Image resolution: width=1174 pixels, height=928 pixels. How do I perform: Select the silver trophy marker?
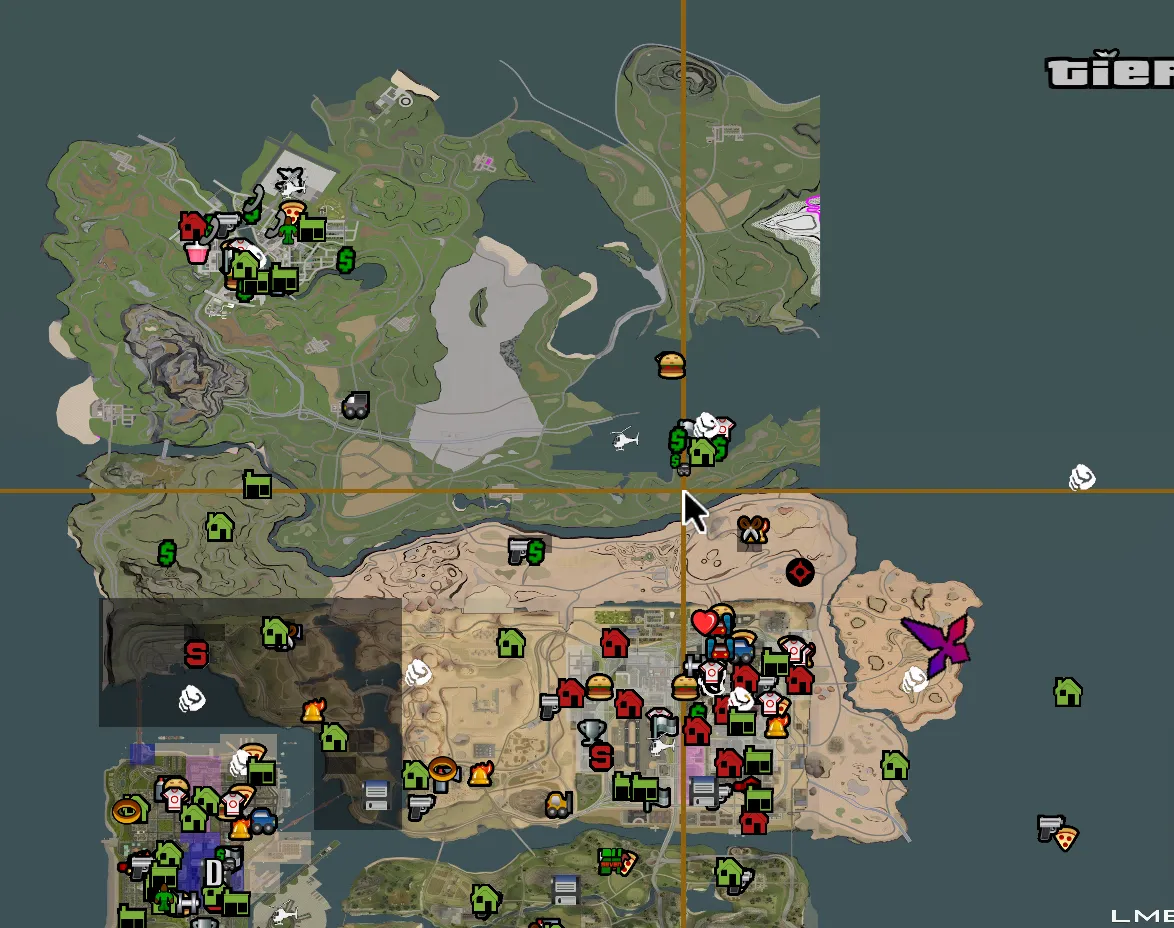click(x=592, y=732)
